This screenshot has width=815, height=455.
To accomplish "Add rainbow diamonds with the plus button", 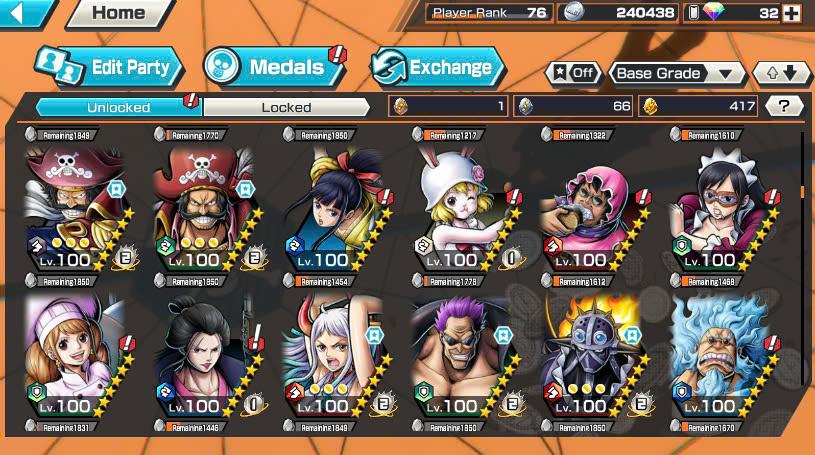I will 792,13.
